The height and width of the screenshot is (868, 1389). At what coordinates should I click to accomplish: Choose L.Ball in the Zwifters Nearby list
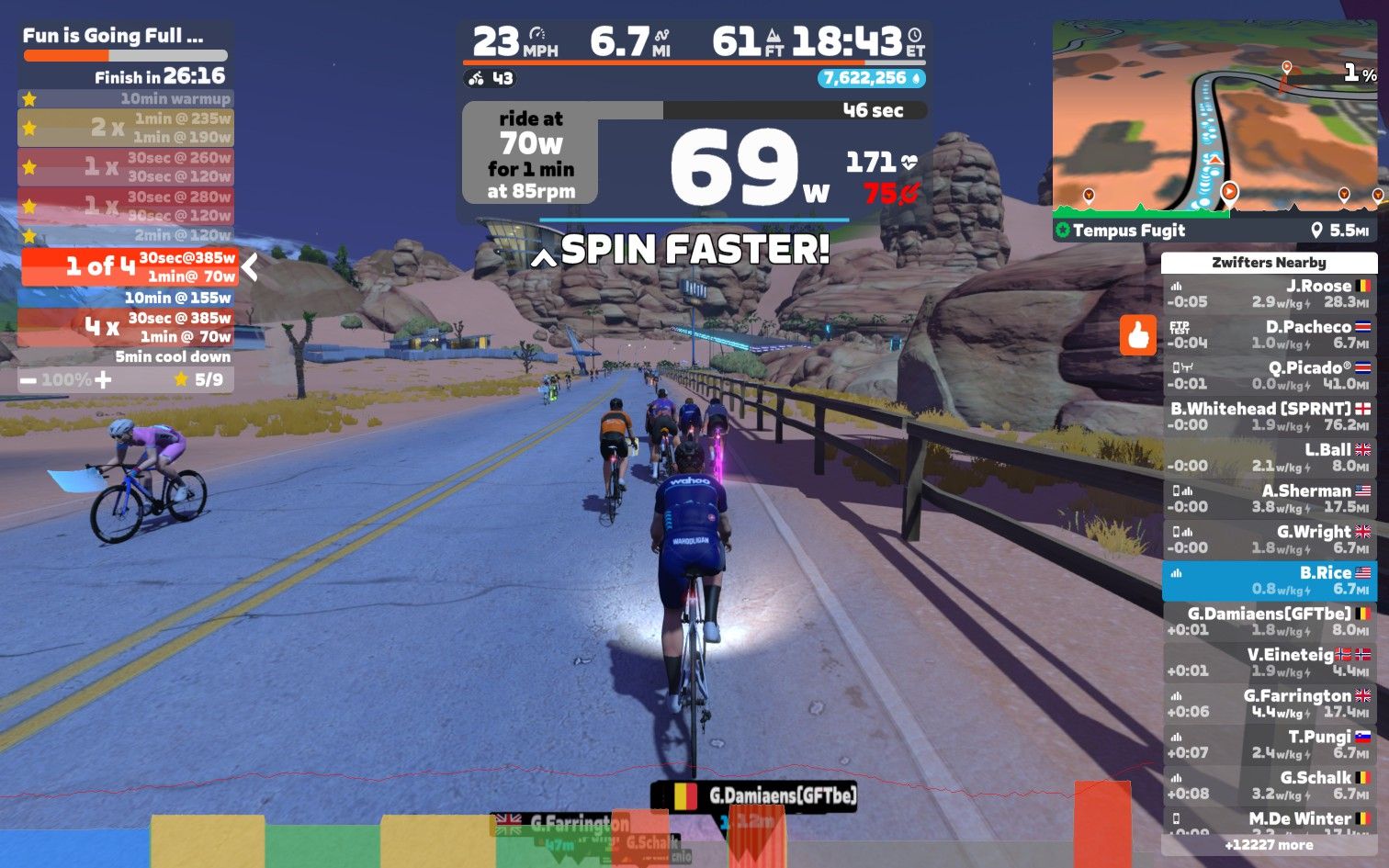tap(1269, 457)
